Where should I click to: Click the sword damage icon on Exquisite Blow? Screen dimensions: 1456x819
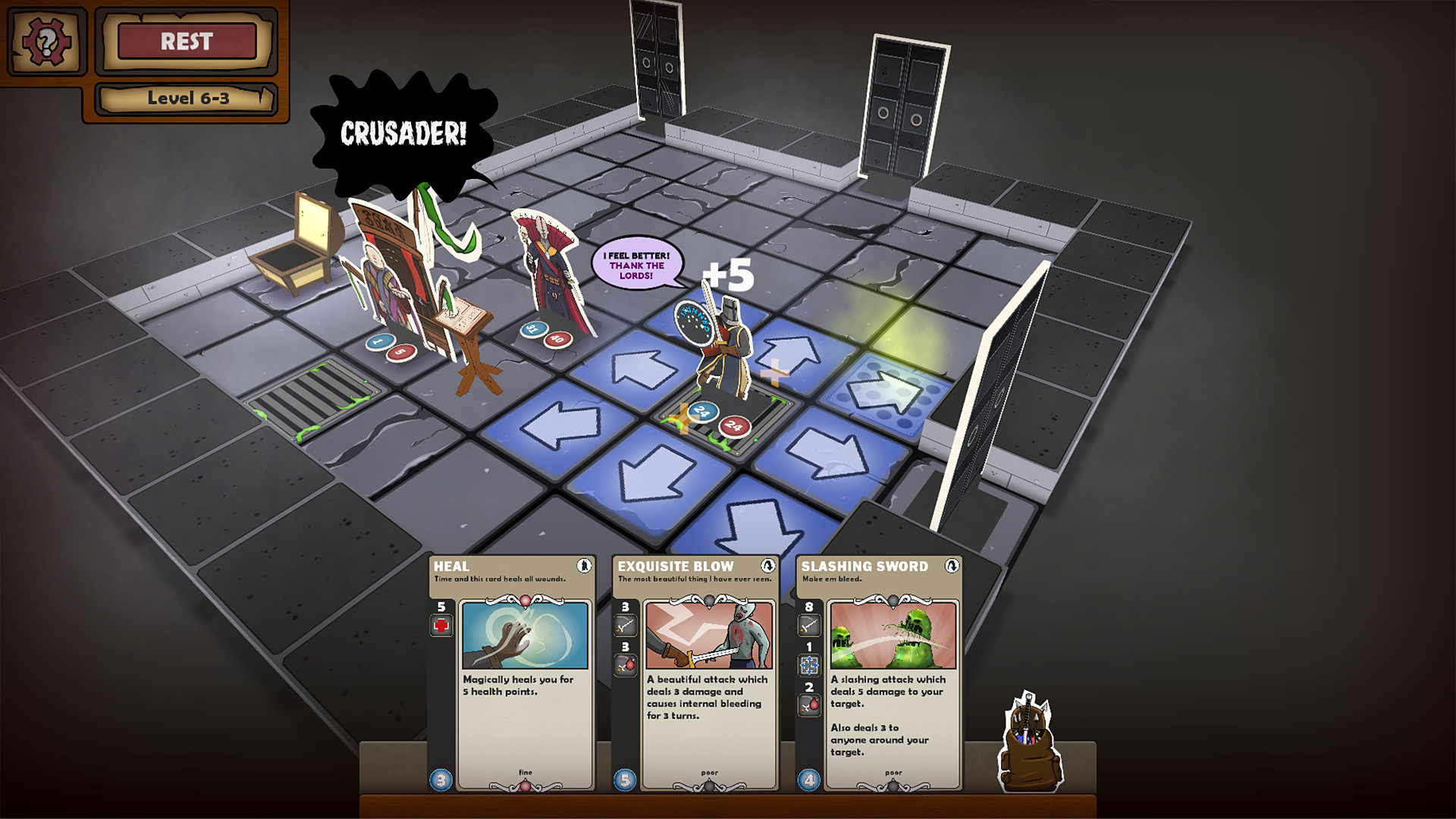tap(625, 626)
